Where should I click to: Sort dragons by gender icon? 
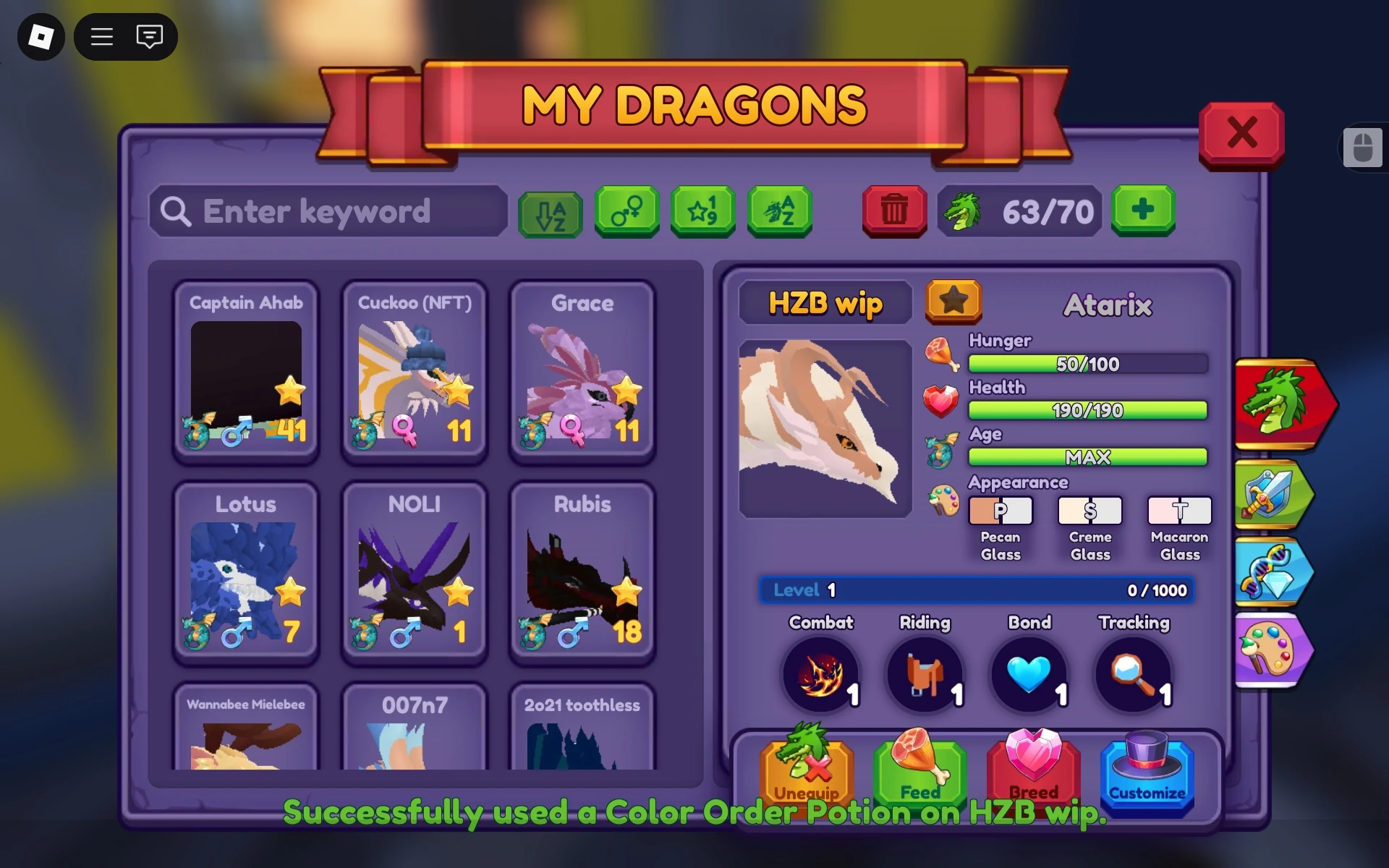(627, 212)
